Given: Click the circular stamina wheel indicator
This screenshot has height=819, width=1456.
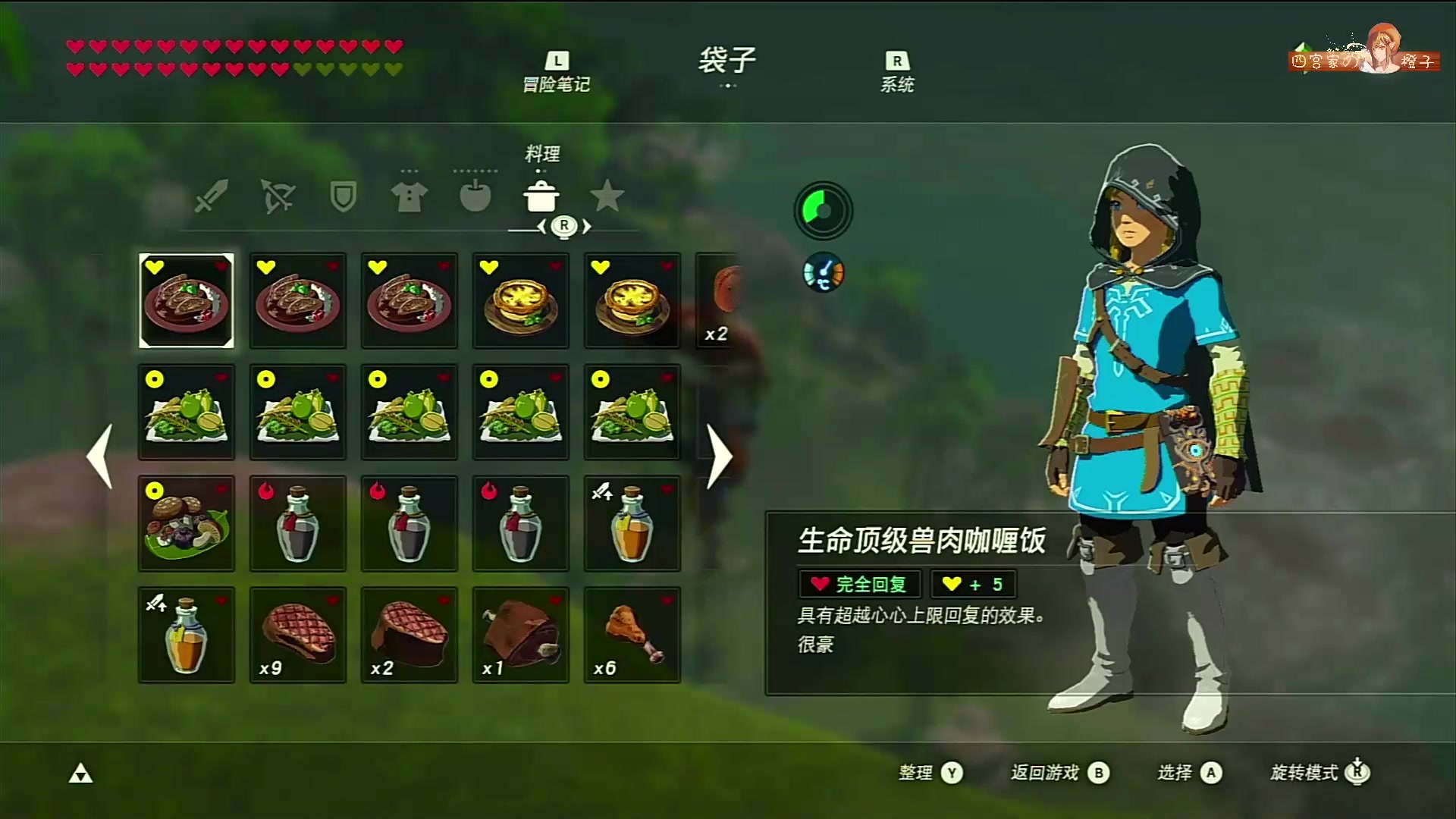Looking at the screenshot, I should (x=823, y=211).
